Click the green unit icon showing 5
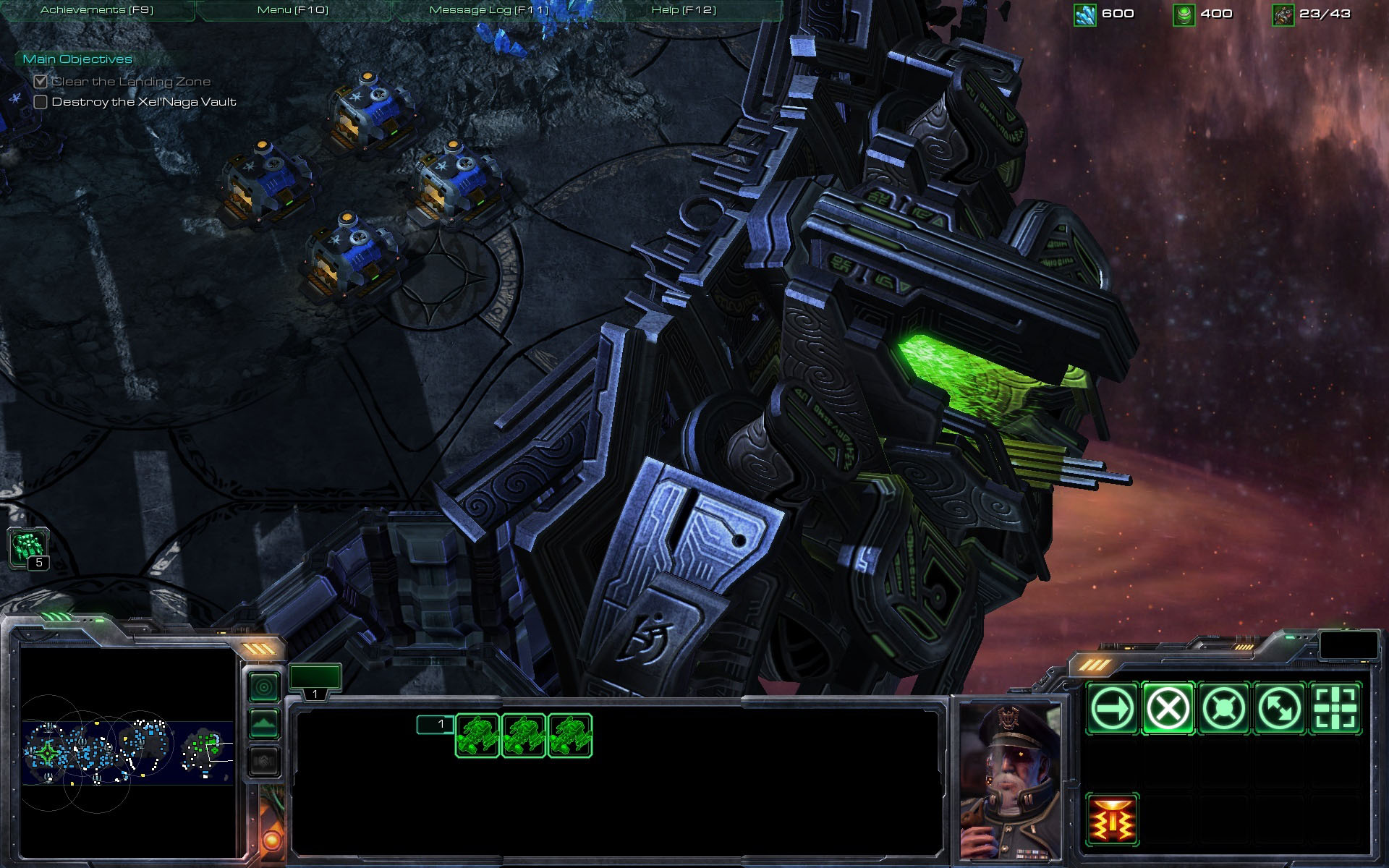The width and height of the screenshot is (1389, 868). click(29, 547)
